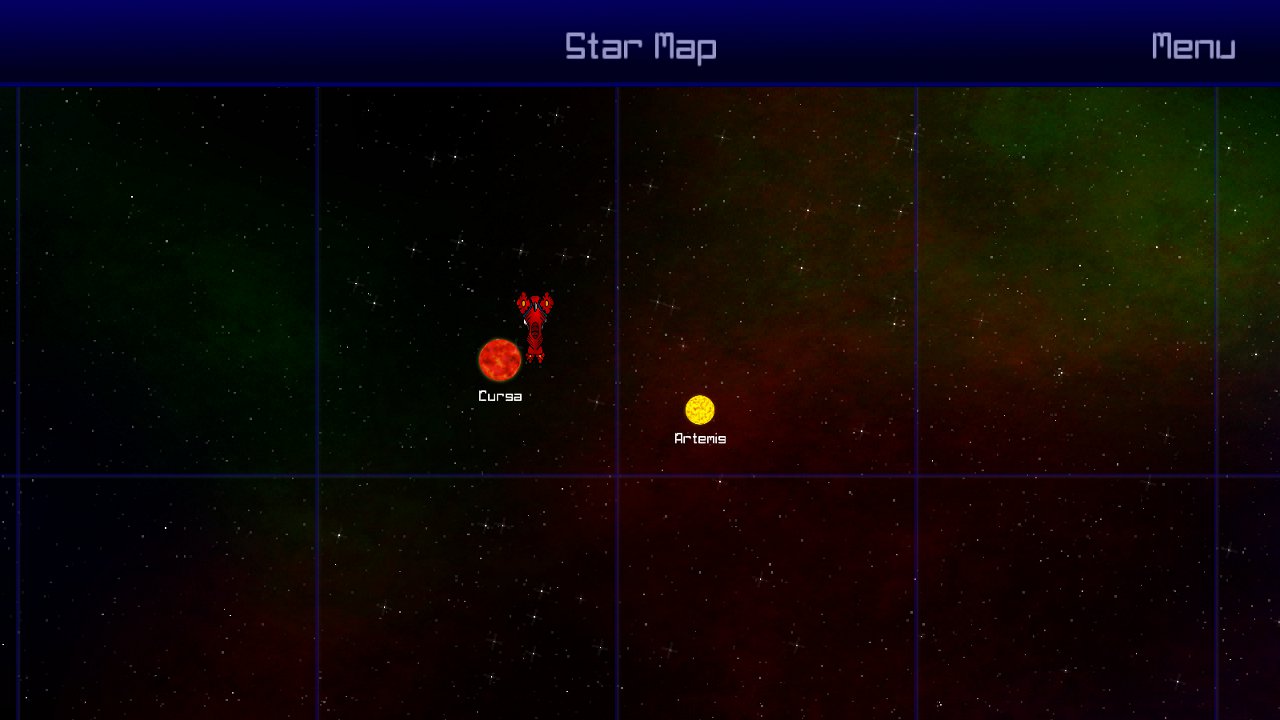Image resolution: width=1280 pixels, height=720 pixels.
Task: Click the ship's left wing pod
Action: click(x=521, y=302)
